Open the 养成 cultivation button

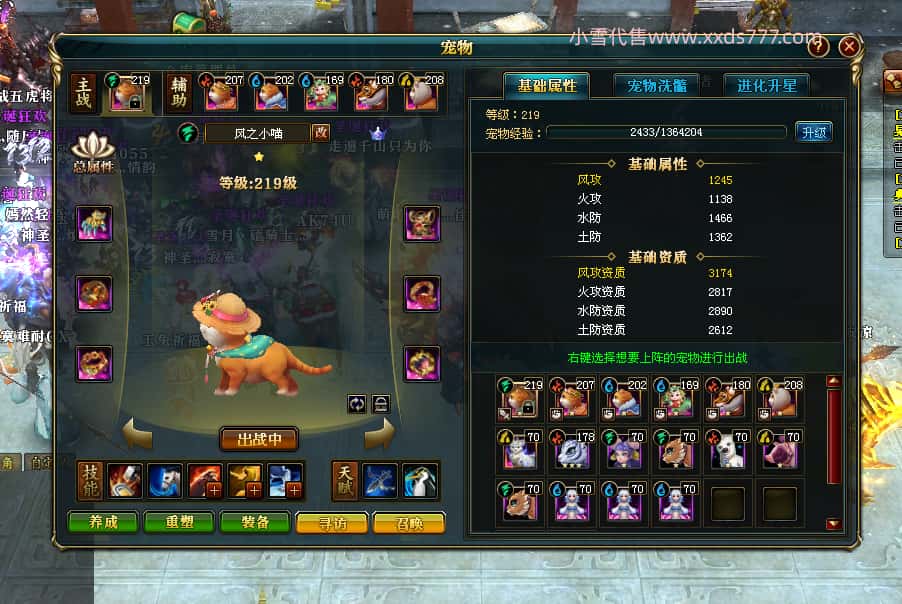click(x=103, y=522)
